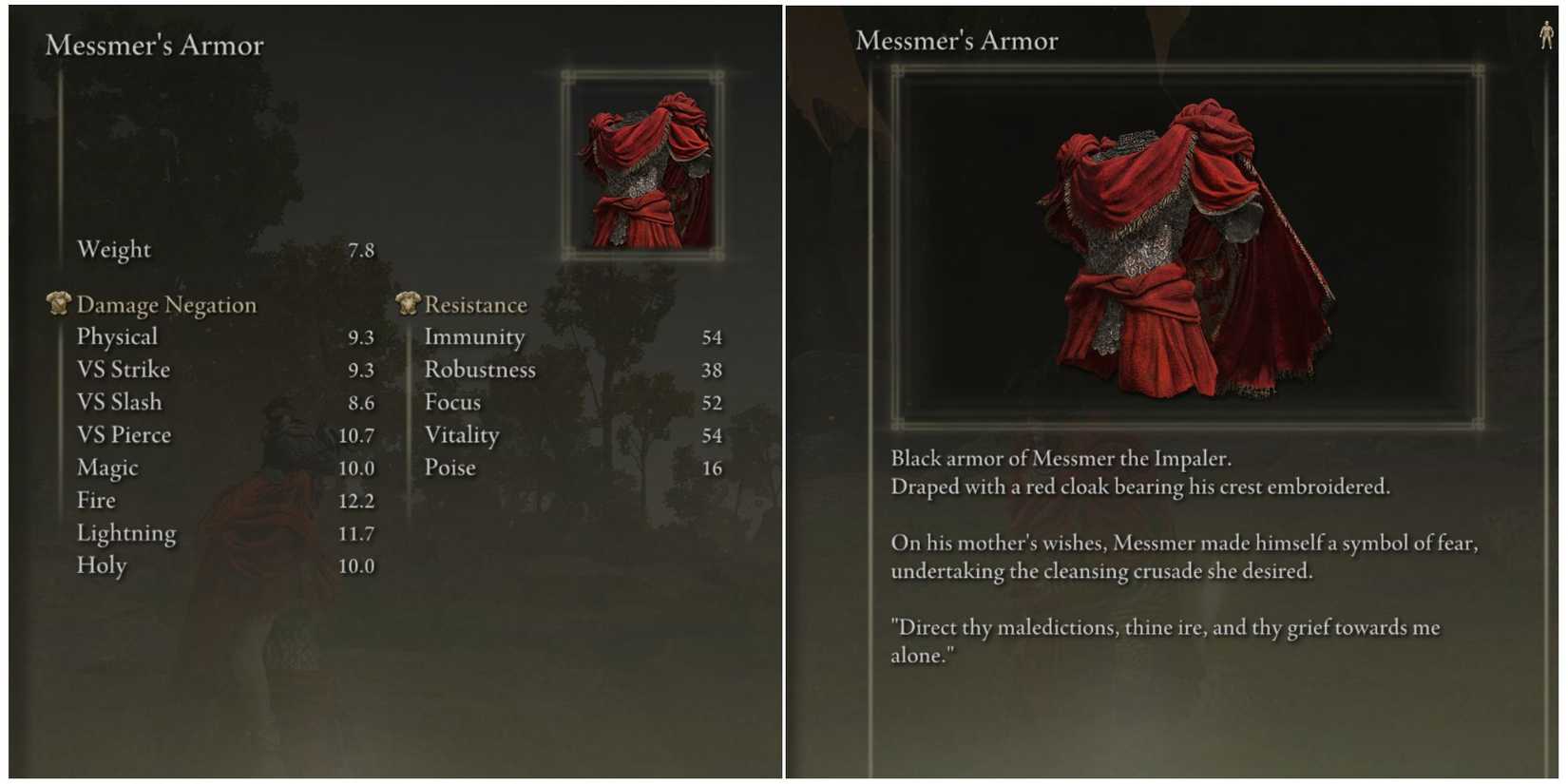The image size is (1568, 784).
Task: Select the Immunity resistance stat
Action: point(476,336)
